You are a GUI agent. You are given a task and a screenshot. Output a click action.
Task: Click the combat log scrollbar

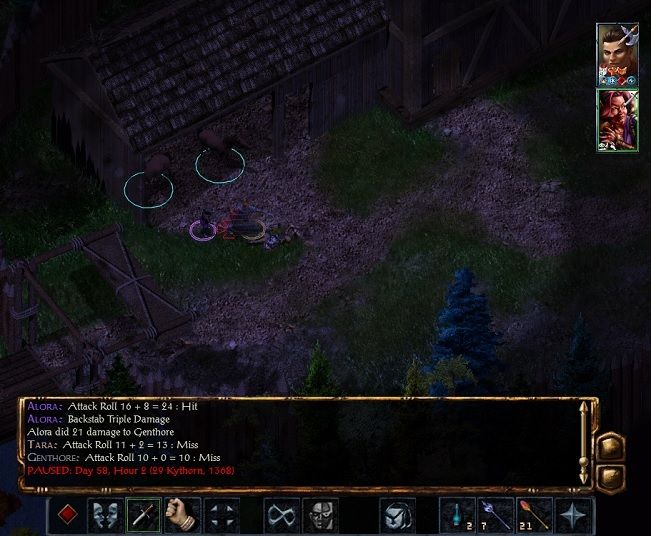583,443
